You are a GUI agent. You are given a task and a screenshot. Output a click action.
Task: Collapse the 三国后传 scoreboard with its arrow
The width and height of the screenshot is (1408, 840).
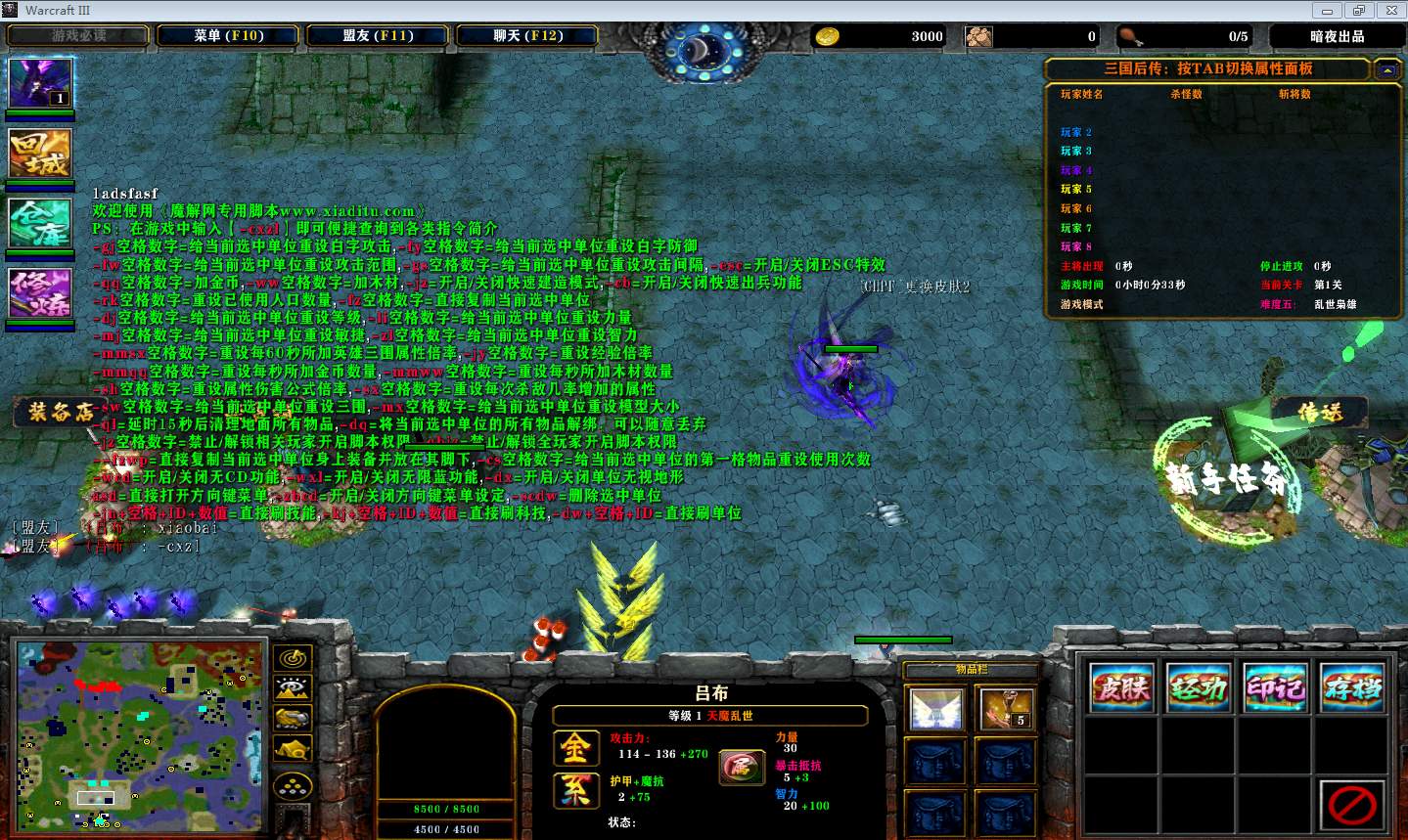pyautogui.click(x=1386, y=69)
